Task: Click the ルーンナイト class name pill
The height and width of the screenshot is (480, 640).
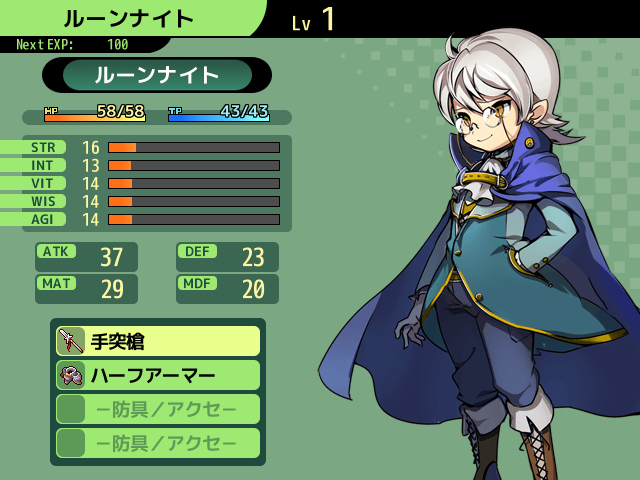Action: tap(157, 75)
